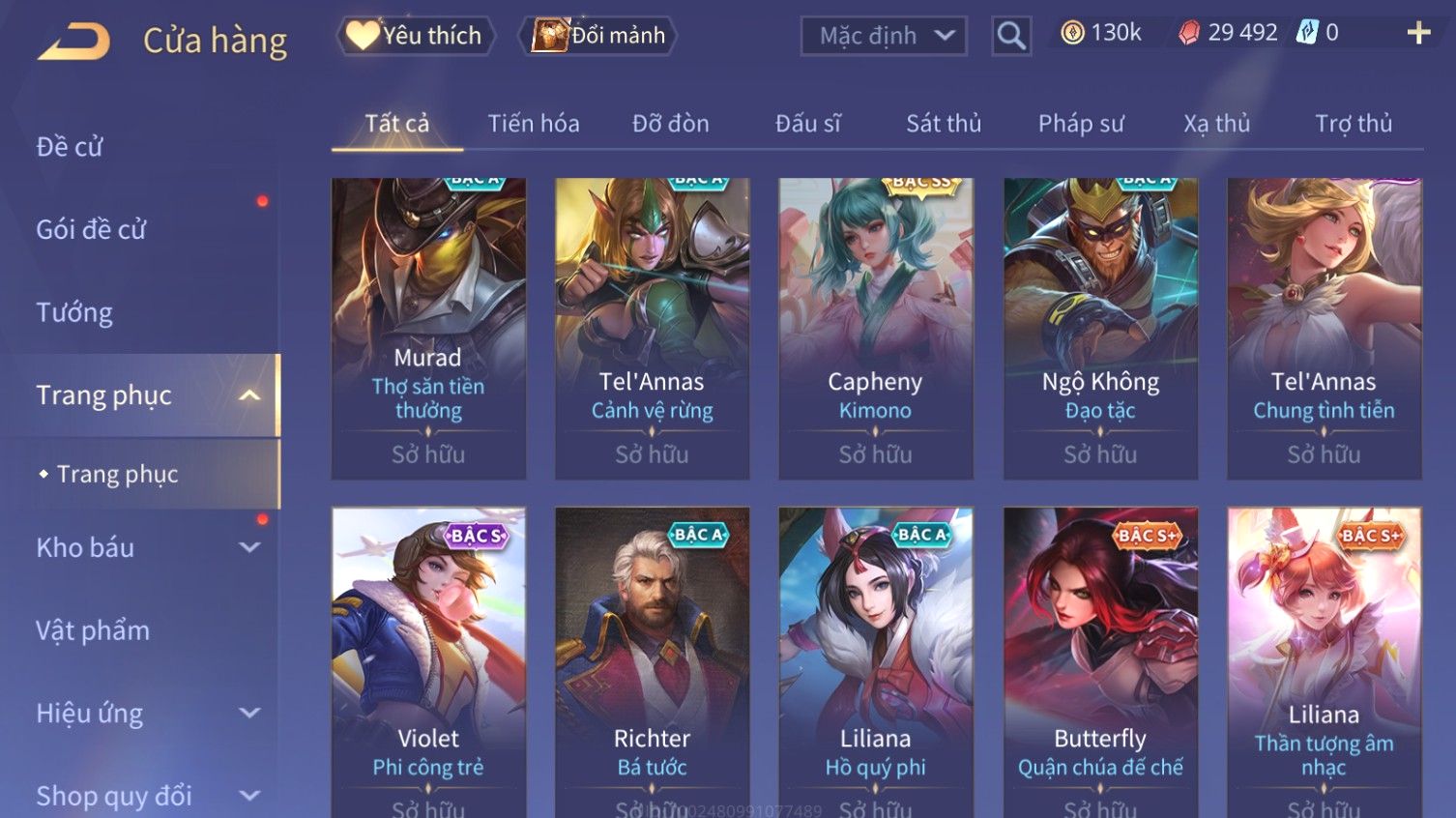Filter by the Trợ thủ tab
1456x818 pixels.
pyautogui.click(x=1353, y=124)
